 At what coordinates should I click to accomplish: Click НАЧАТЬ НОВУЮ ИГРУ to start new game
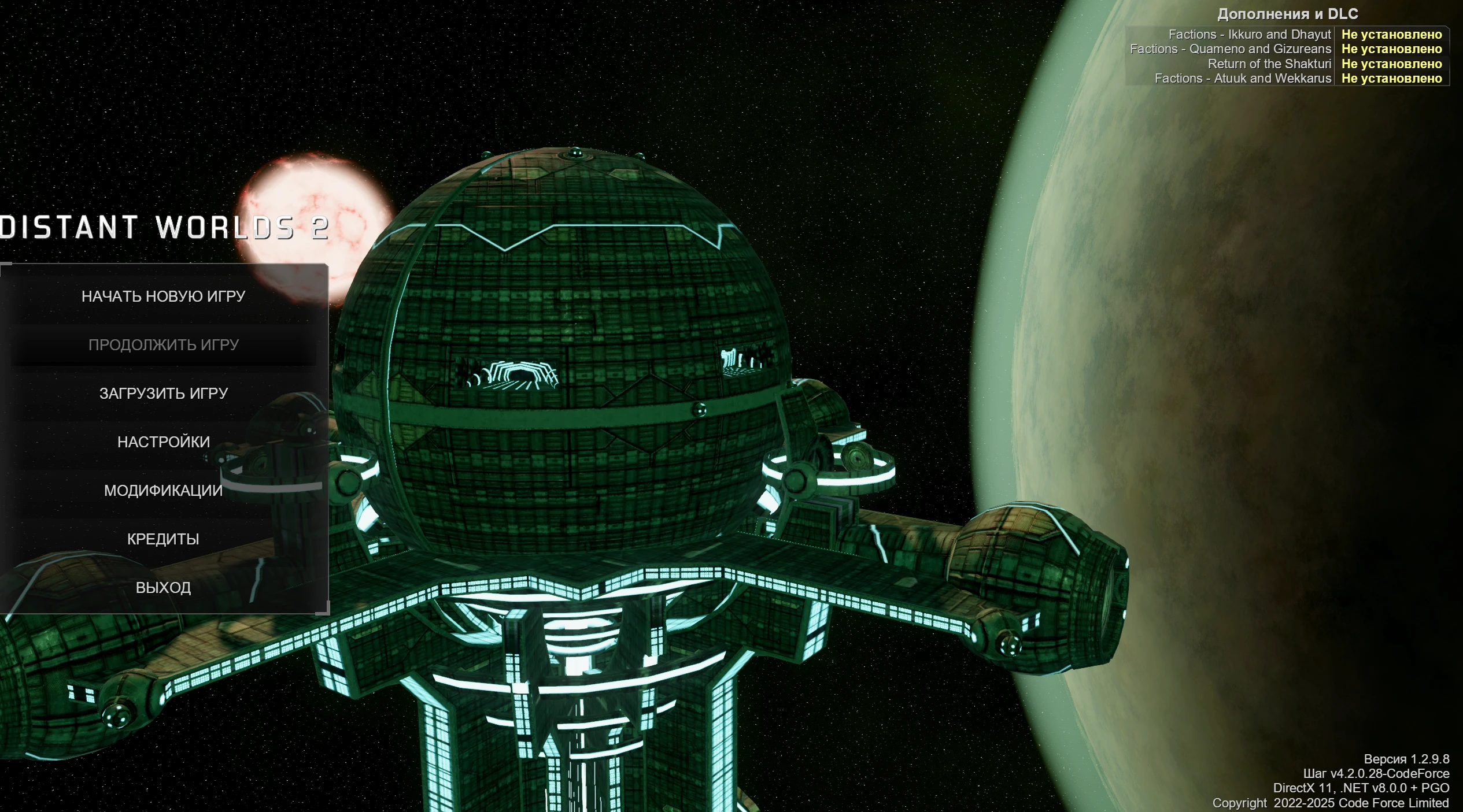[165, 295]
